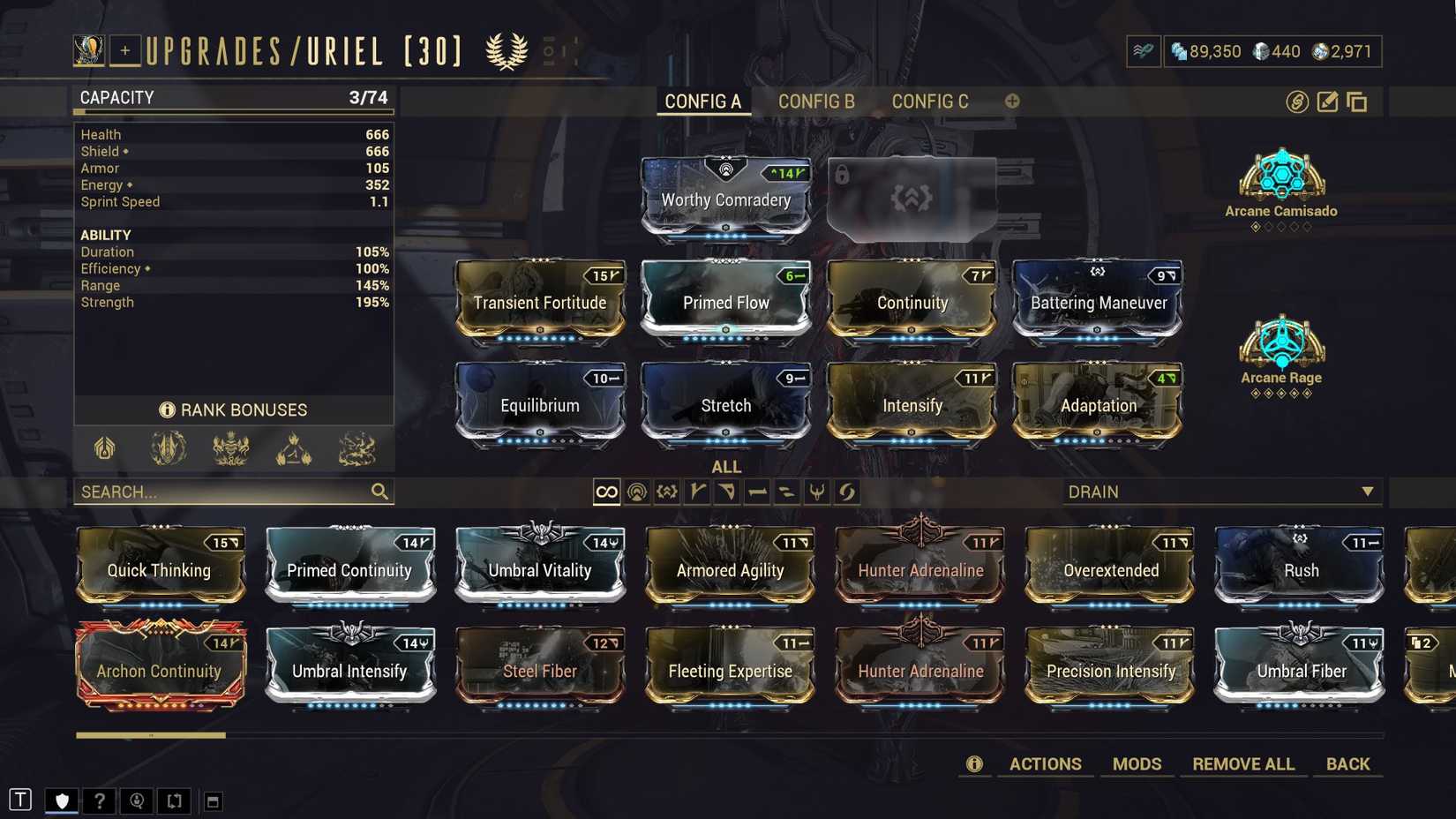Toggle the Zenurik polarity filter

point(818,492)
